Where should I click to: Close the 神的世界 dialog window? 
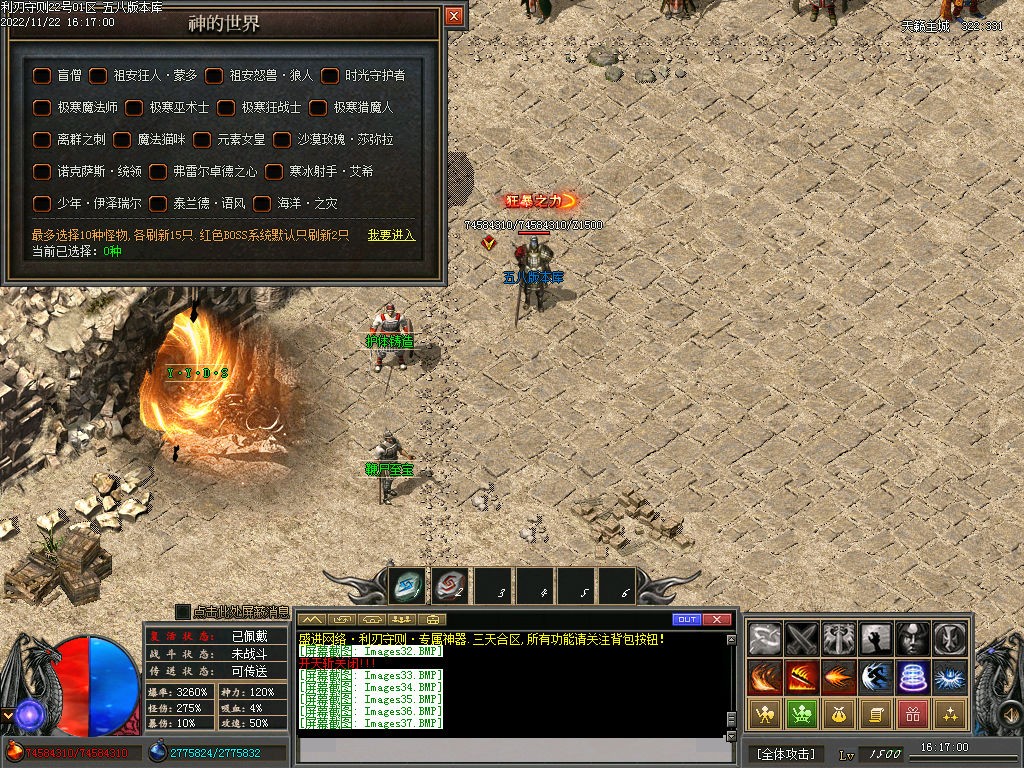(x=454, y=16)
